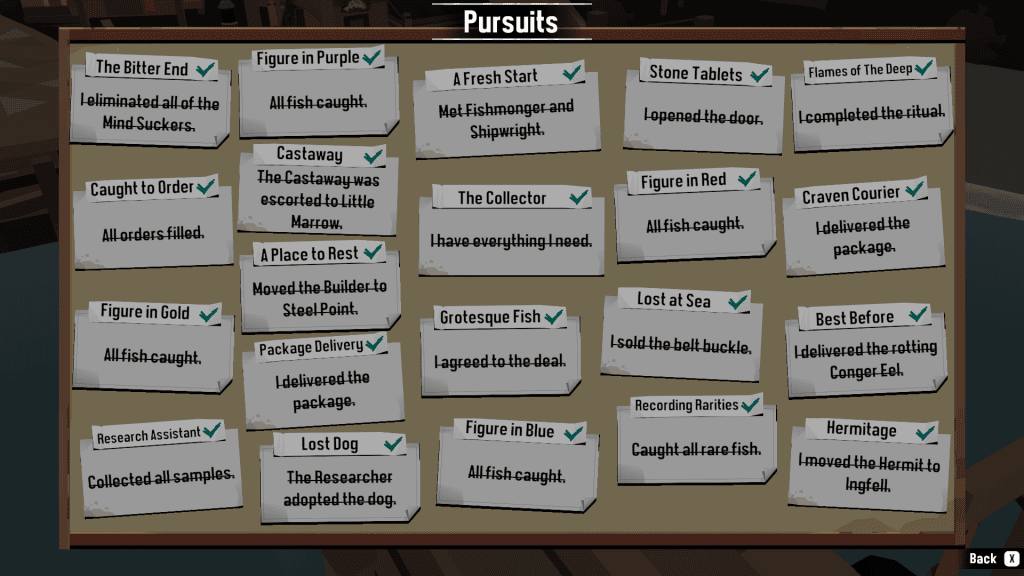Select the Best Before pursuit note
The image size is (1024, 576).
point(866,352)
